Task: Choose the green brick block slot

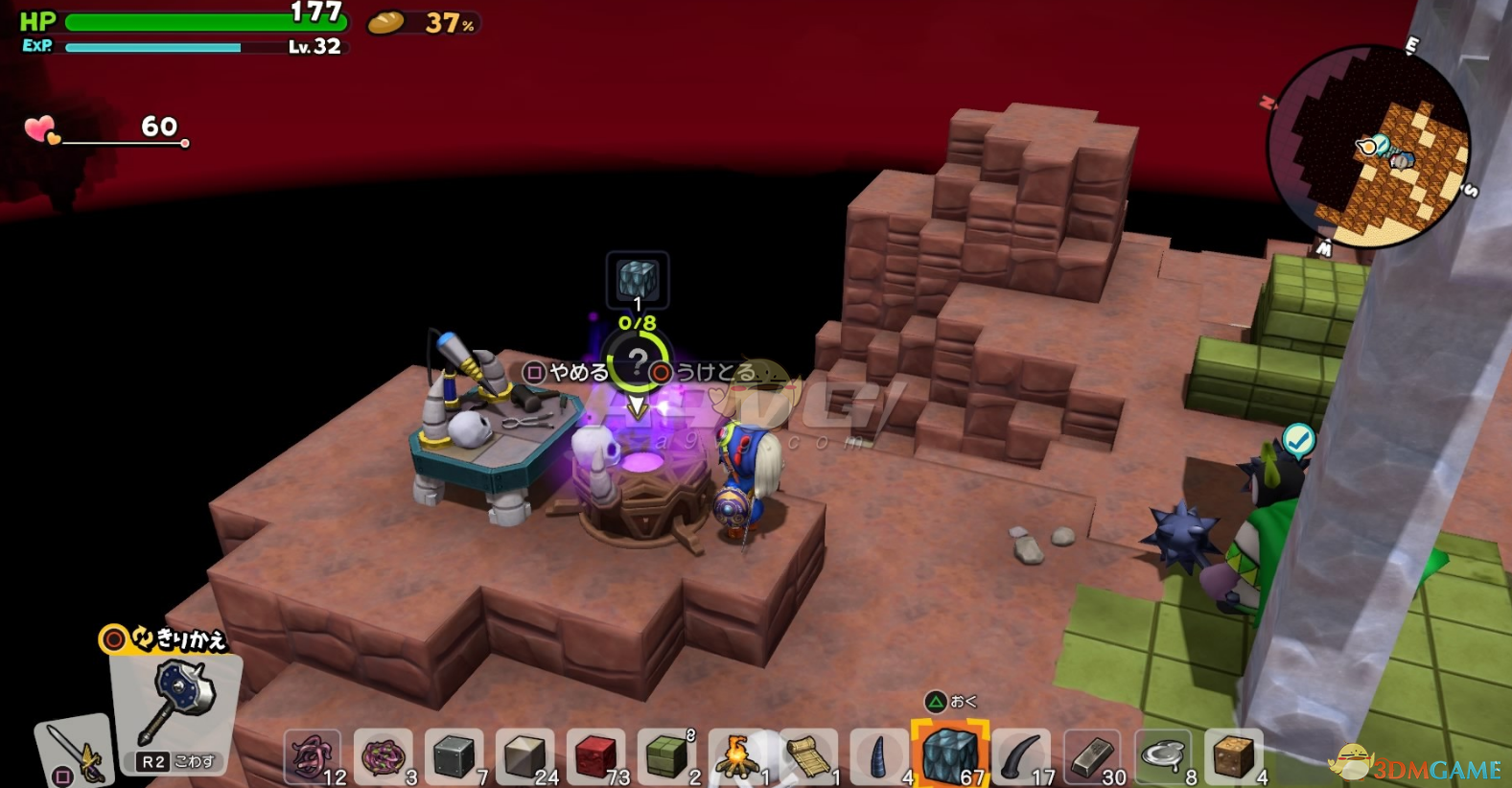Action: 666,757
